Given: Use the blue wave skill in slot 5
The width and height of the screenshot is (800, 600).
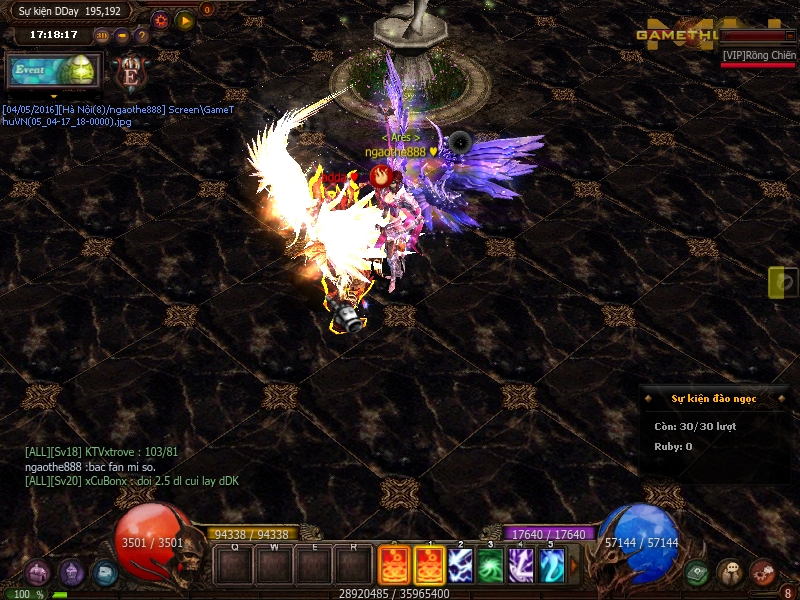Looking at the screenshot, I should (551, 566).
